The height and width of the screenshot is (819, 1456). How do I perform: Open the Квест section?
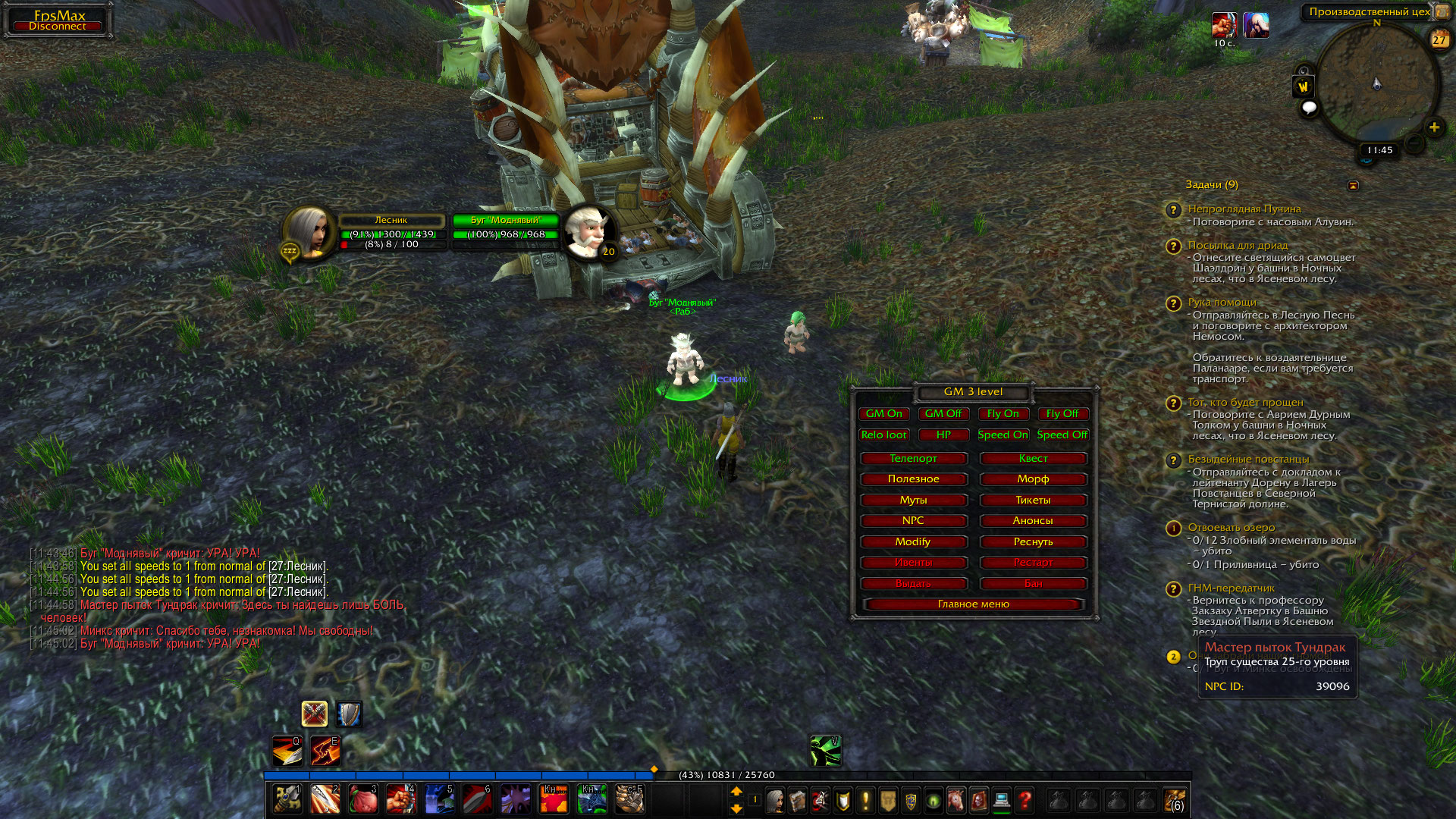tap(1033, 459)
